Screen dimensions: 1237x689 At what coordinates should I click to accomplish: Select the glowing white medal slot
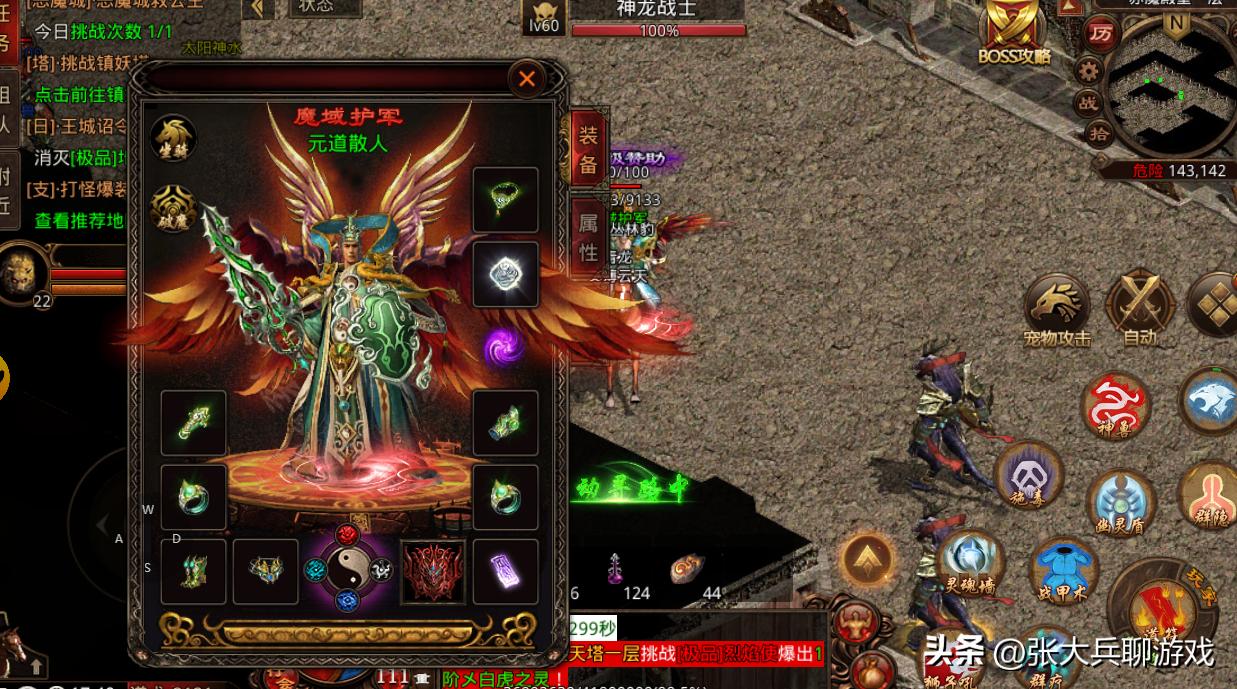pyautogui.click(x=505, y=273)
